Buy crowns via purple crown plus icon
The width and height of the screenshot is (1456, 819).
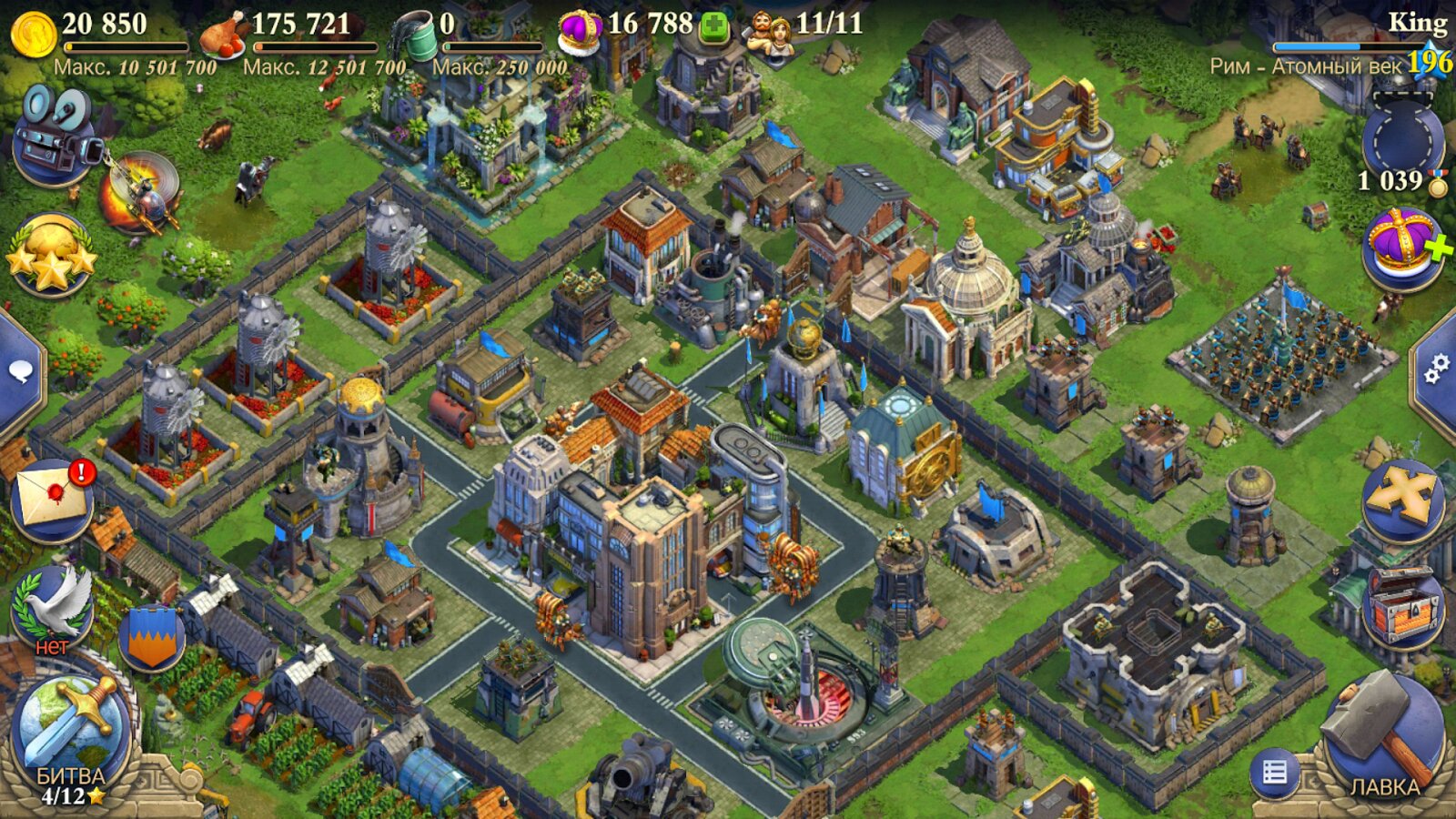click(1404, 248)
